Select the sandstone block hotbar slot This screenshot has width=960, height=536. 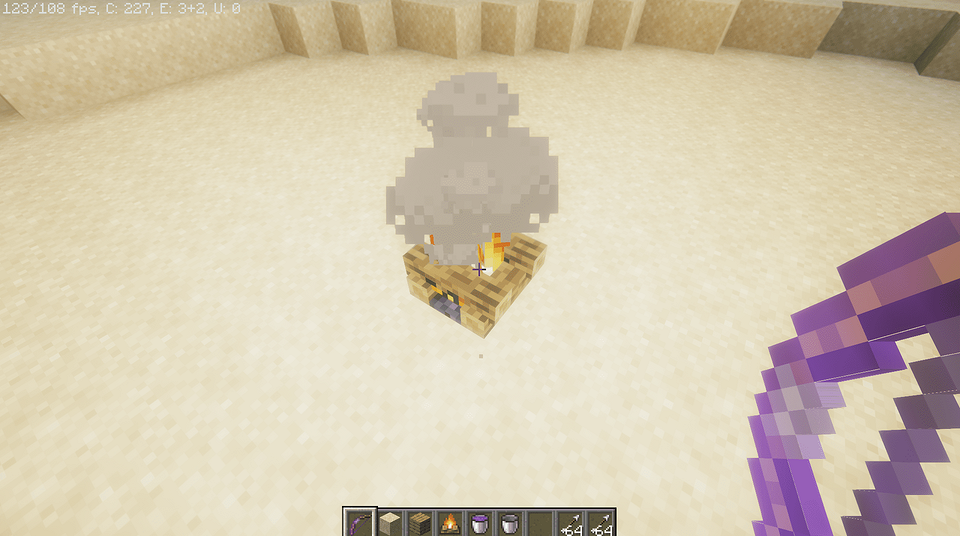389,523
